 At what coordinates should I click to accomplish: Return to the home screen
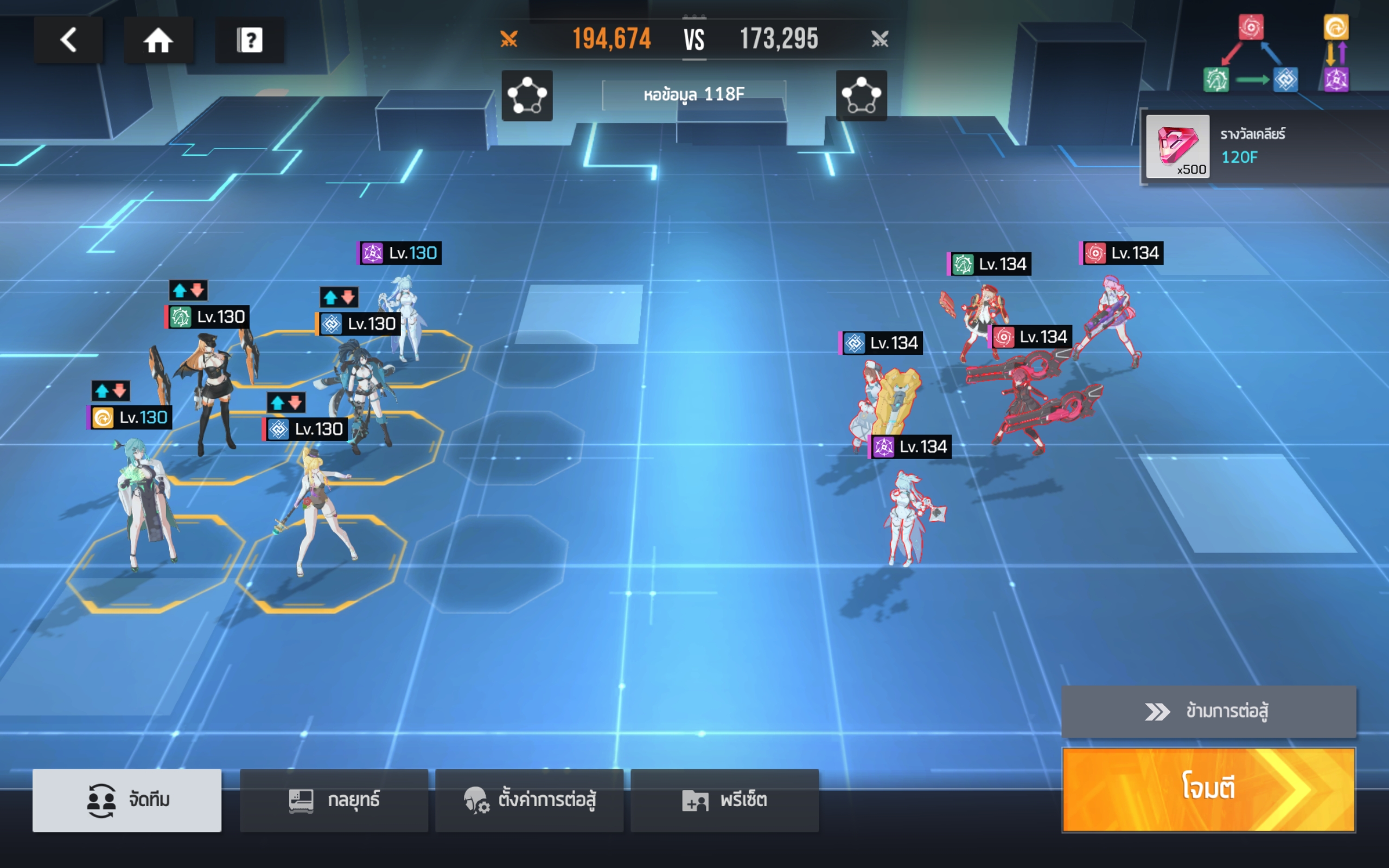click(x=158, y=40)
